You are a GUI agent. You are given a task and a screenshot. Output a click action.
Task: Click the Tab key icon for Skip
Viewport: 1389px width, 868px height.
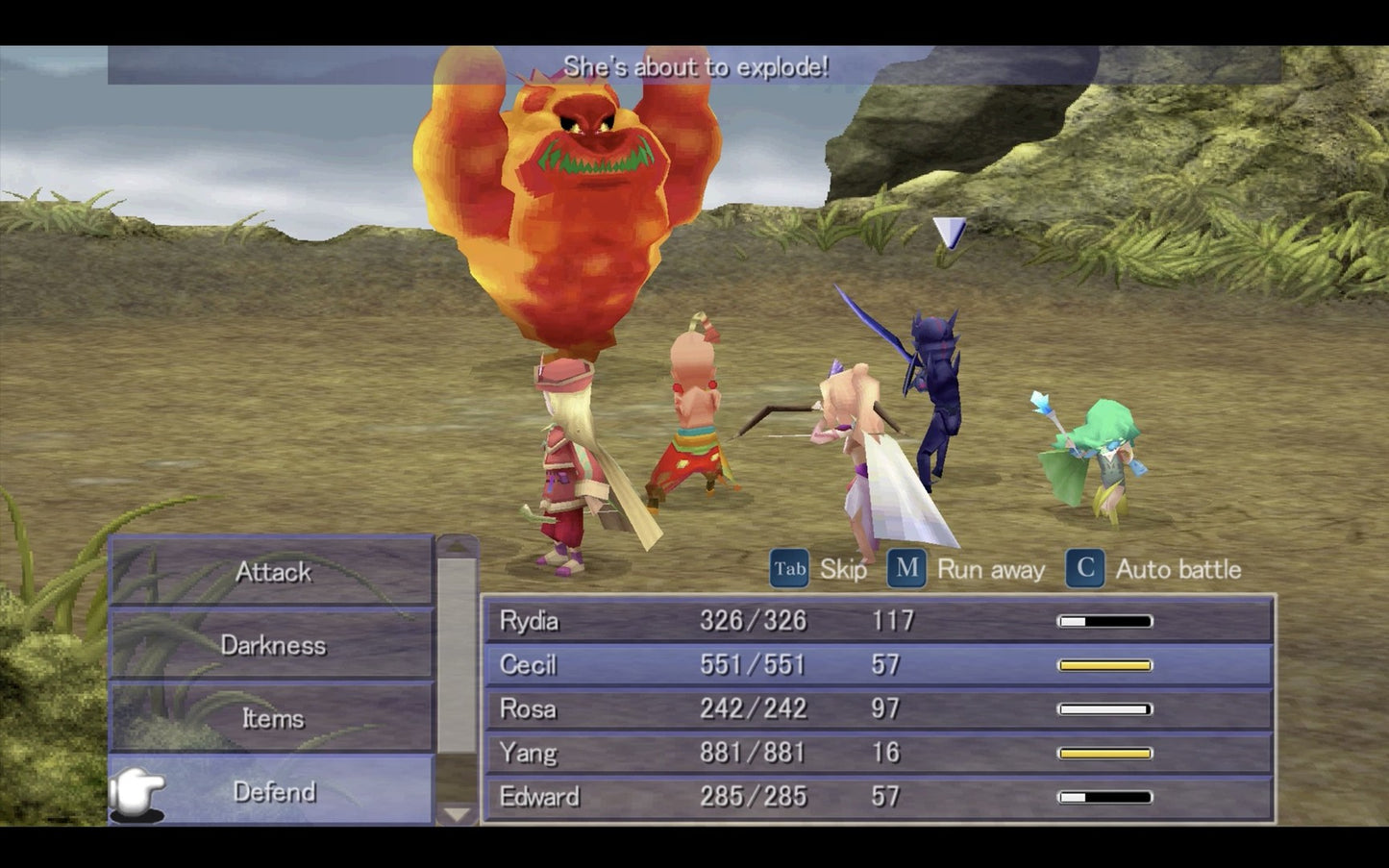pyautogui.click(x=788, y=568)
